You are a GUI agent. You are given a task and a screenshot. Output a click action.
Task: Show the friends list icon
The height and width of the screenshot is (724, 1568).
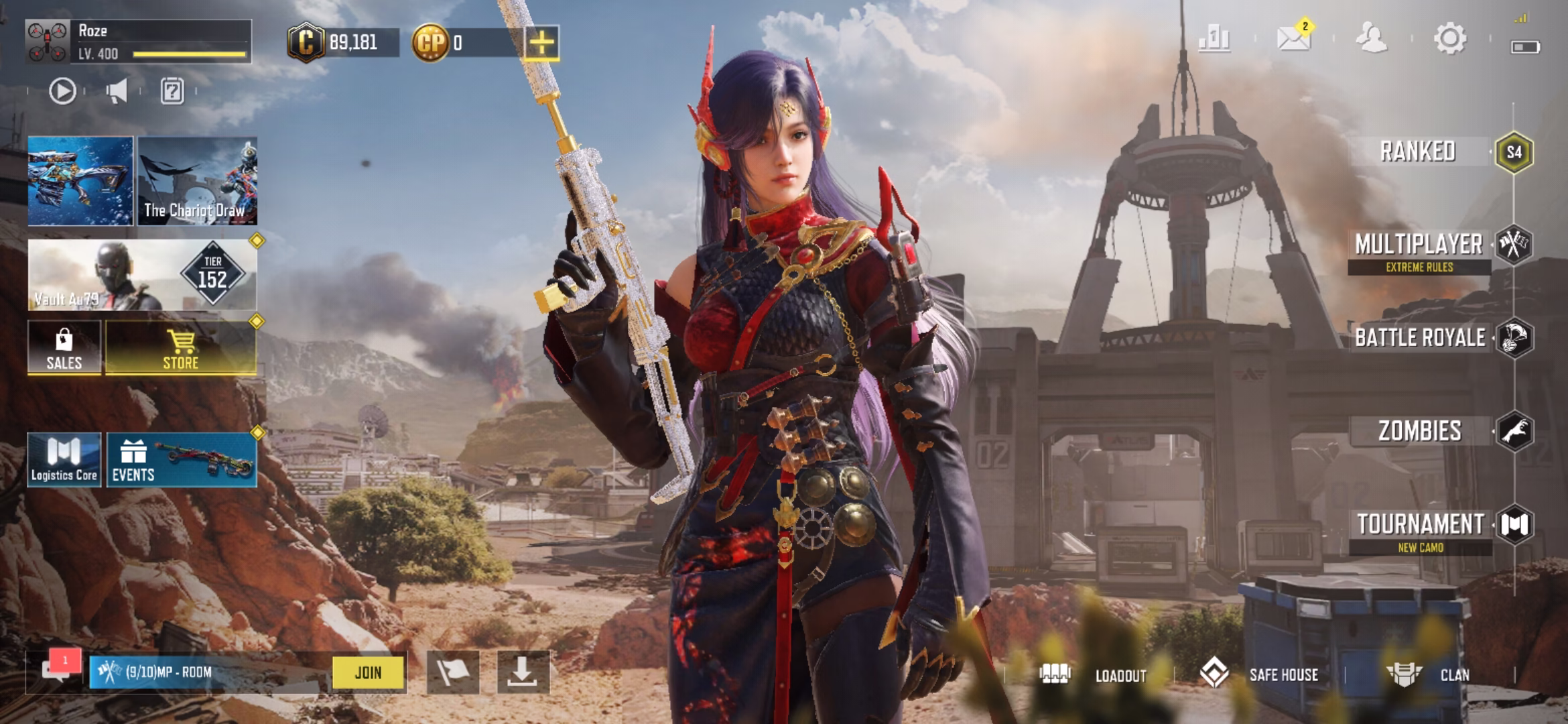[x=1371, y=38]
